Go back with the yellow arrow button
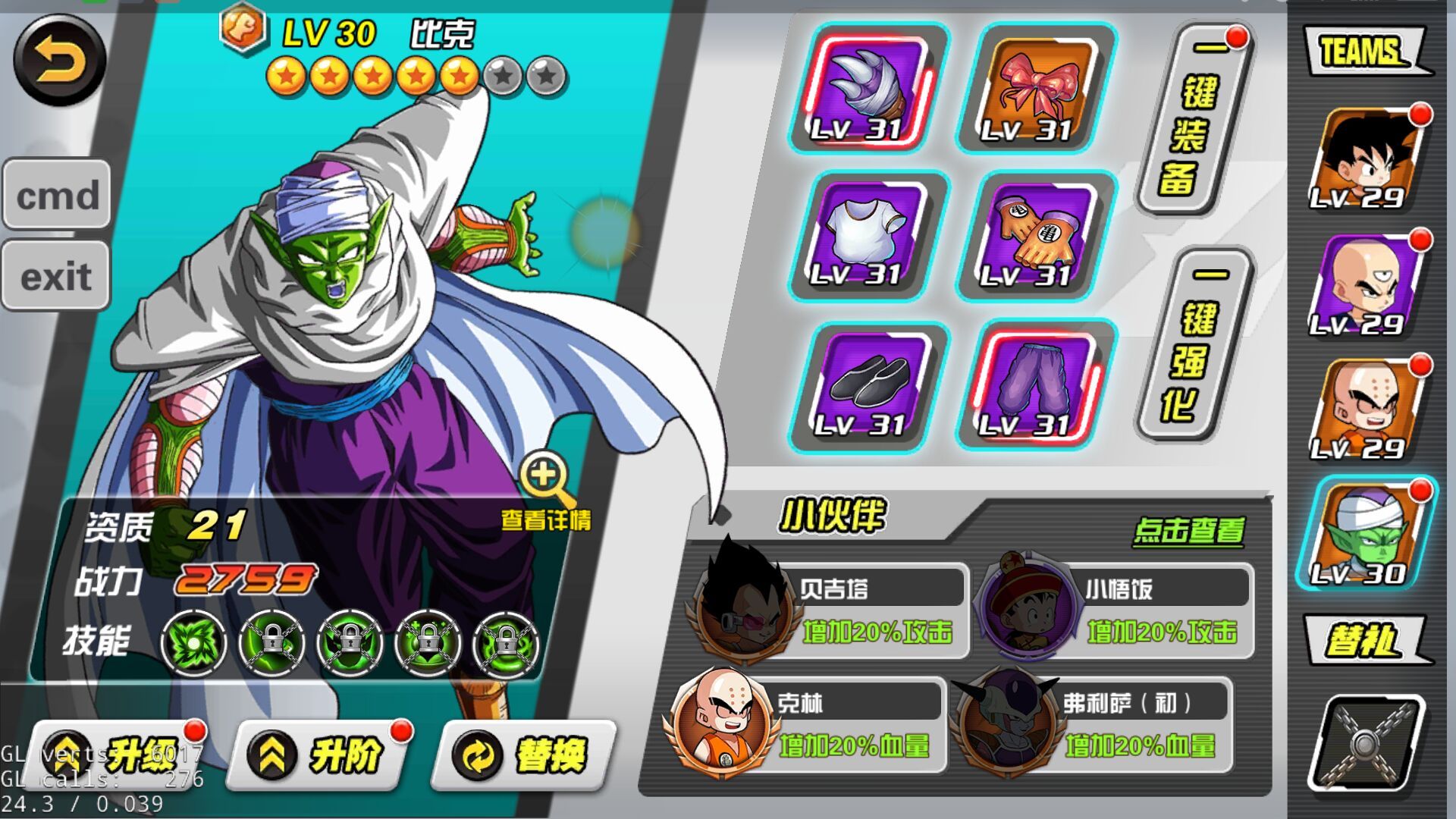The image size is (1456, 819). coord(59,61)
